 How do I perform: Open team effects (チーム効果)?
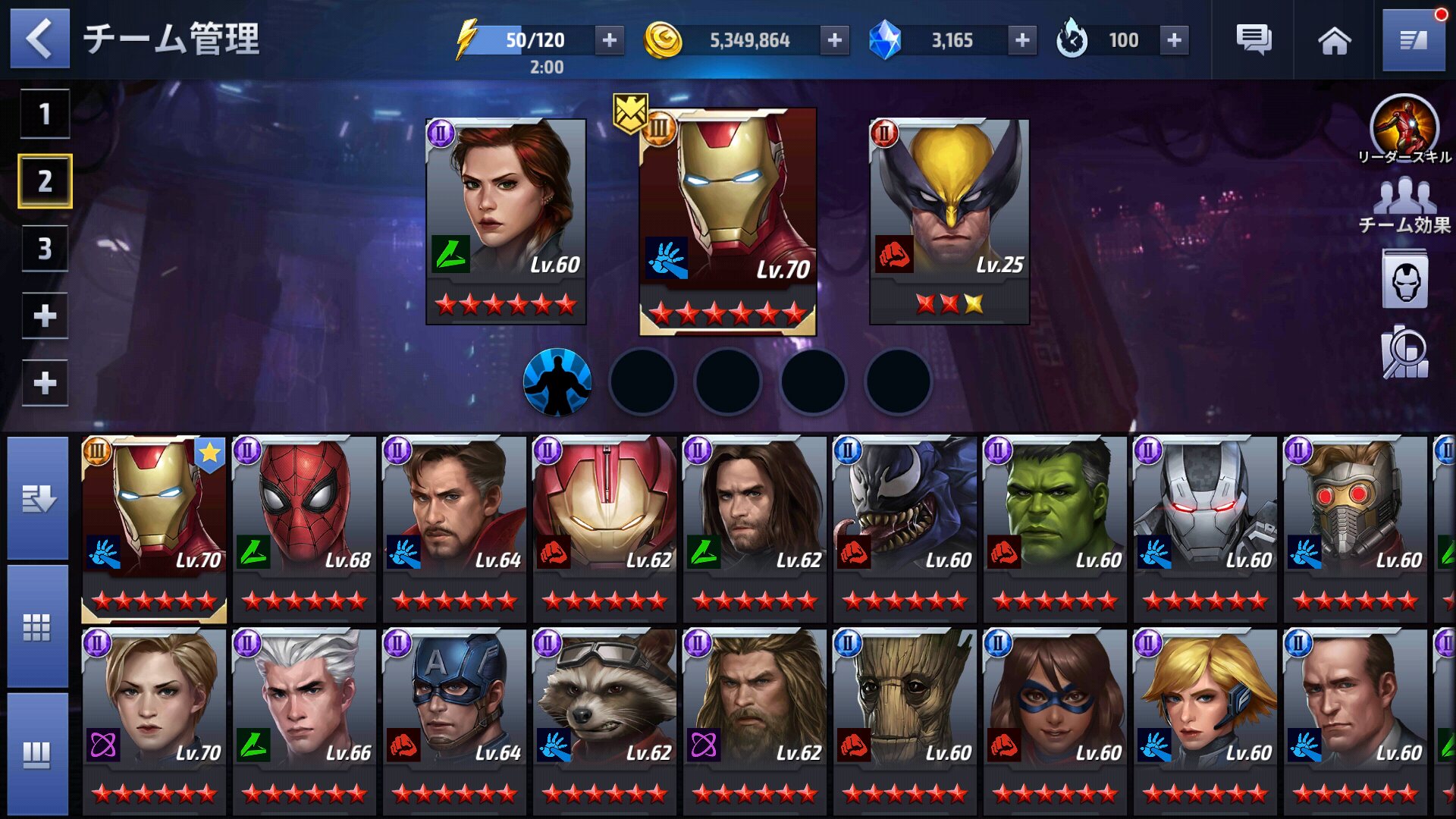(x=1404, y=205)
